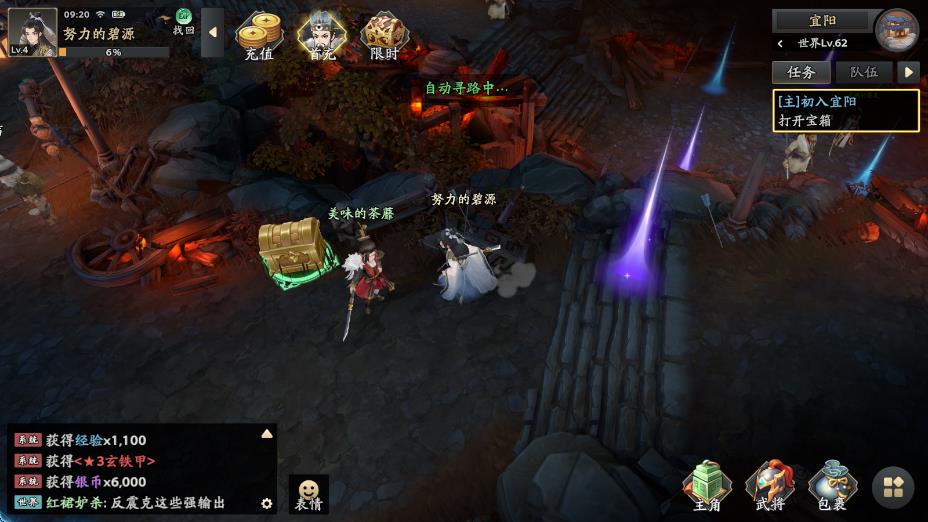Collapse the top event icon bar
Viewport: 928px width, 522px height.
click(x=212, y=32)
